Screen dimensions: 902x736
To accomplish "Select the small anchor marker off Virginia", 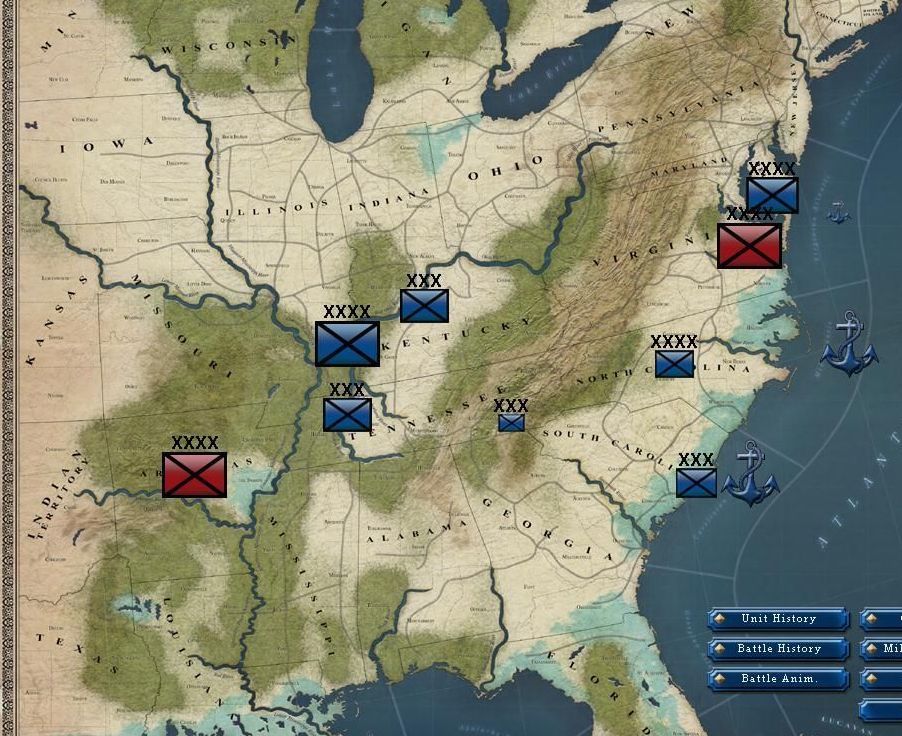I will [x=838, y=212].
